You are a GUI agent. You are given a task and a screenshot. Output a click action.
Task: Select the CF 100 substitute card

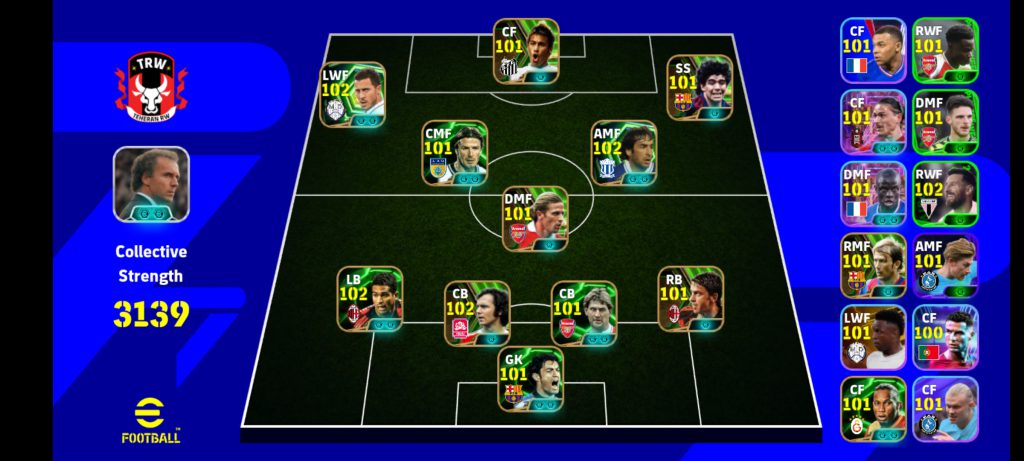coord(944,338)
